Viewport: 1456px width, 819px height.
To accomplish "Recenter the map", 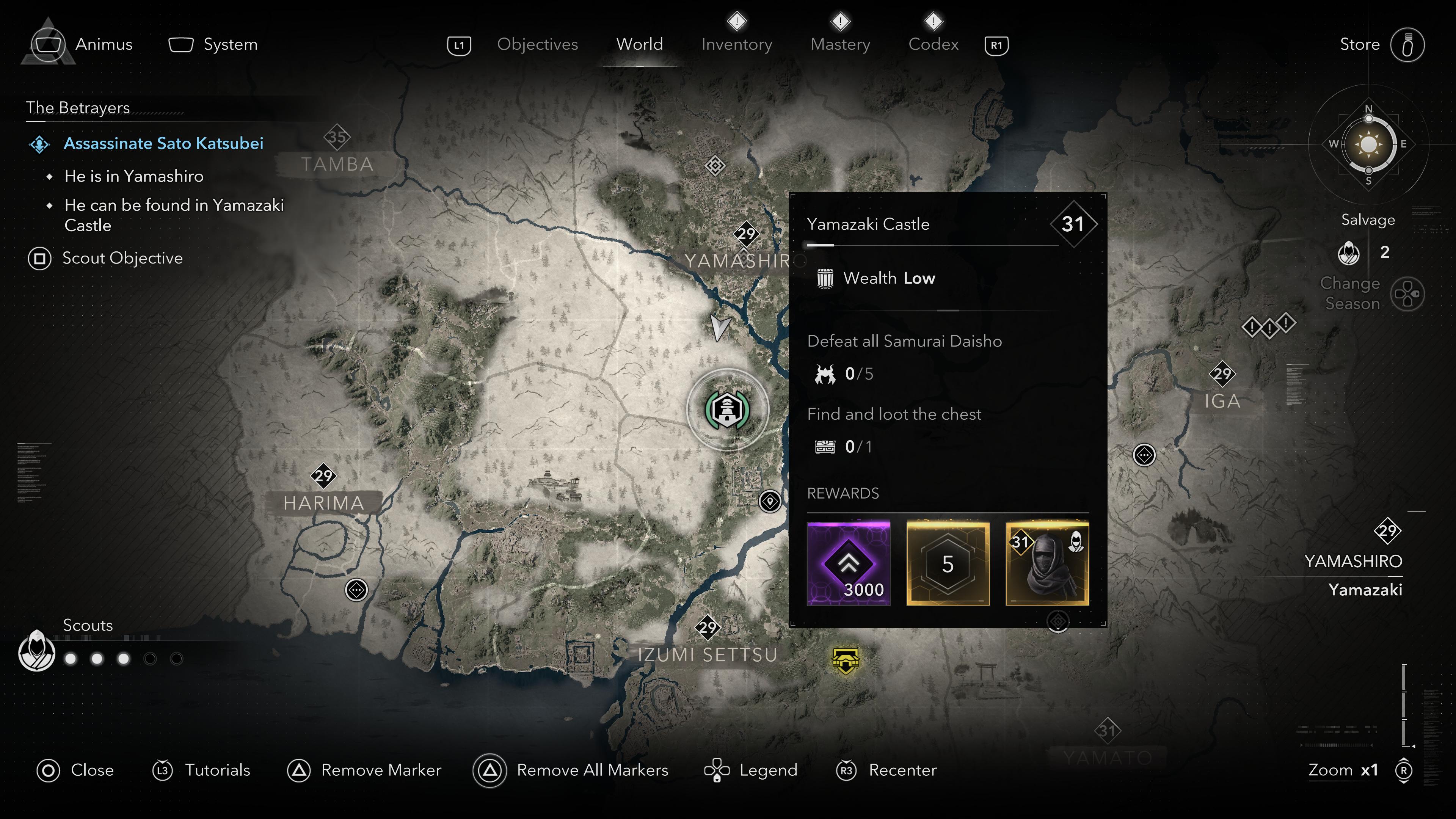I will [x=902, y=770].
